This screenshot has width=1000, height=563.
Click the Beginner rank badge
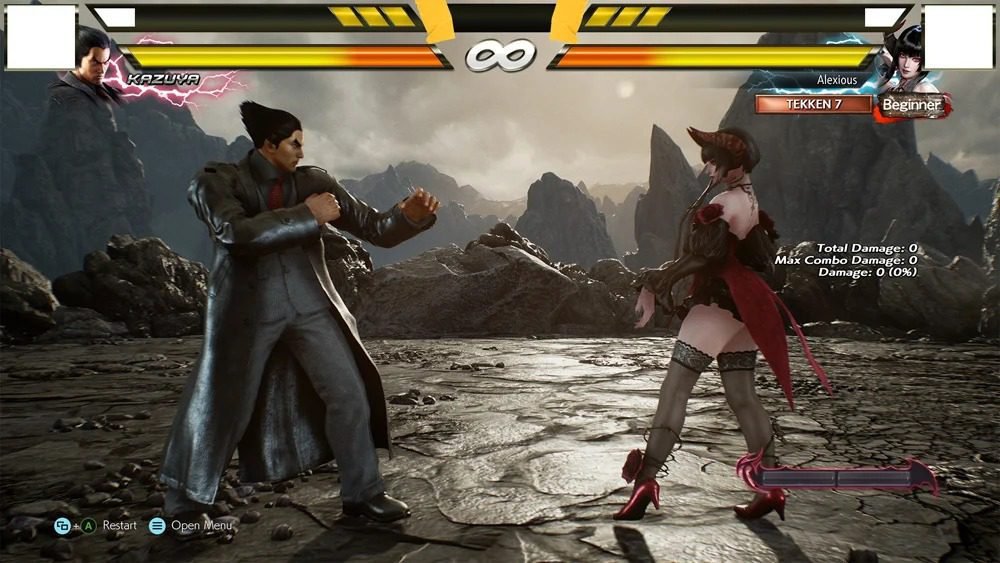pos(911,105)
